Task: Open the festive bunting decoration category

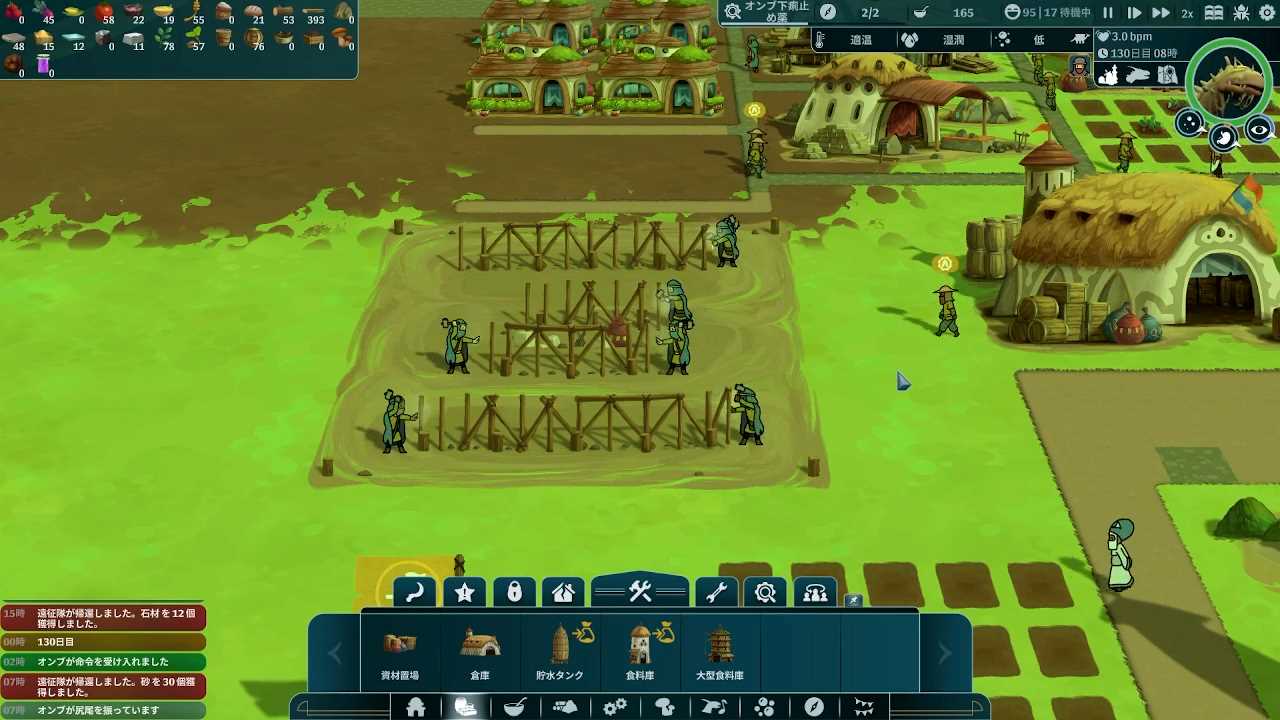Action: (864, 708)
